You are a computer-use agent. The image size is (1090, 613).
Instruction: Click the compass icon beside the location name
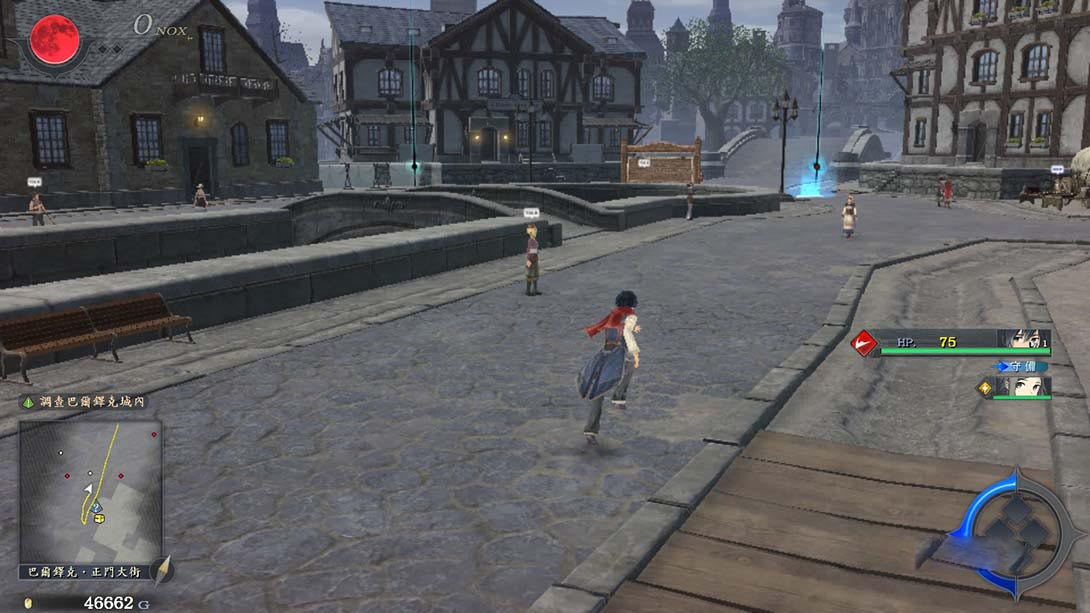[163, 570]
